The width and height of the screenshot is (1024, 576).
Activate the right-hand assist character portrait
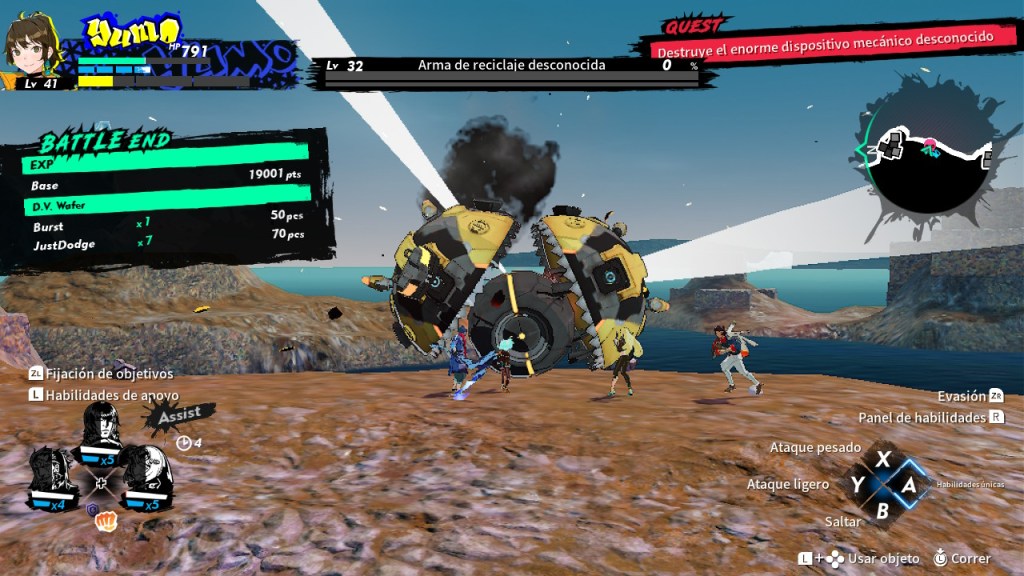pos(149,478)
